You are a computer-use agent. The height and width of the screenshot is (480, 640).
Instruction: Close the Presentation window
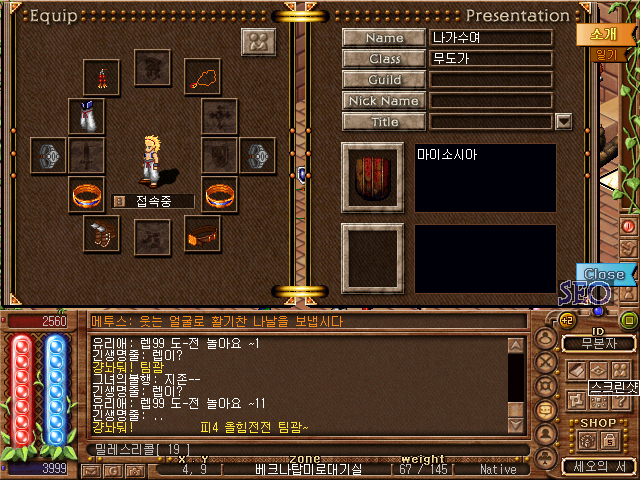coord(604,273)
